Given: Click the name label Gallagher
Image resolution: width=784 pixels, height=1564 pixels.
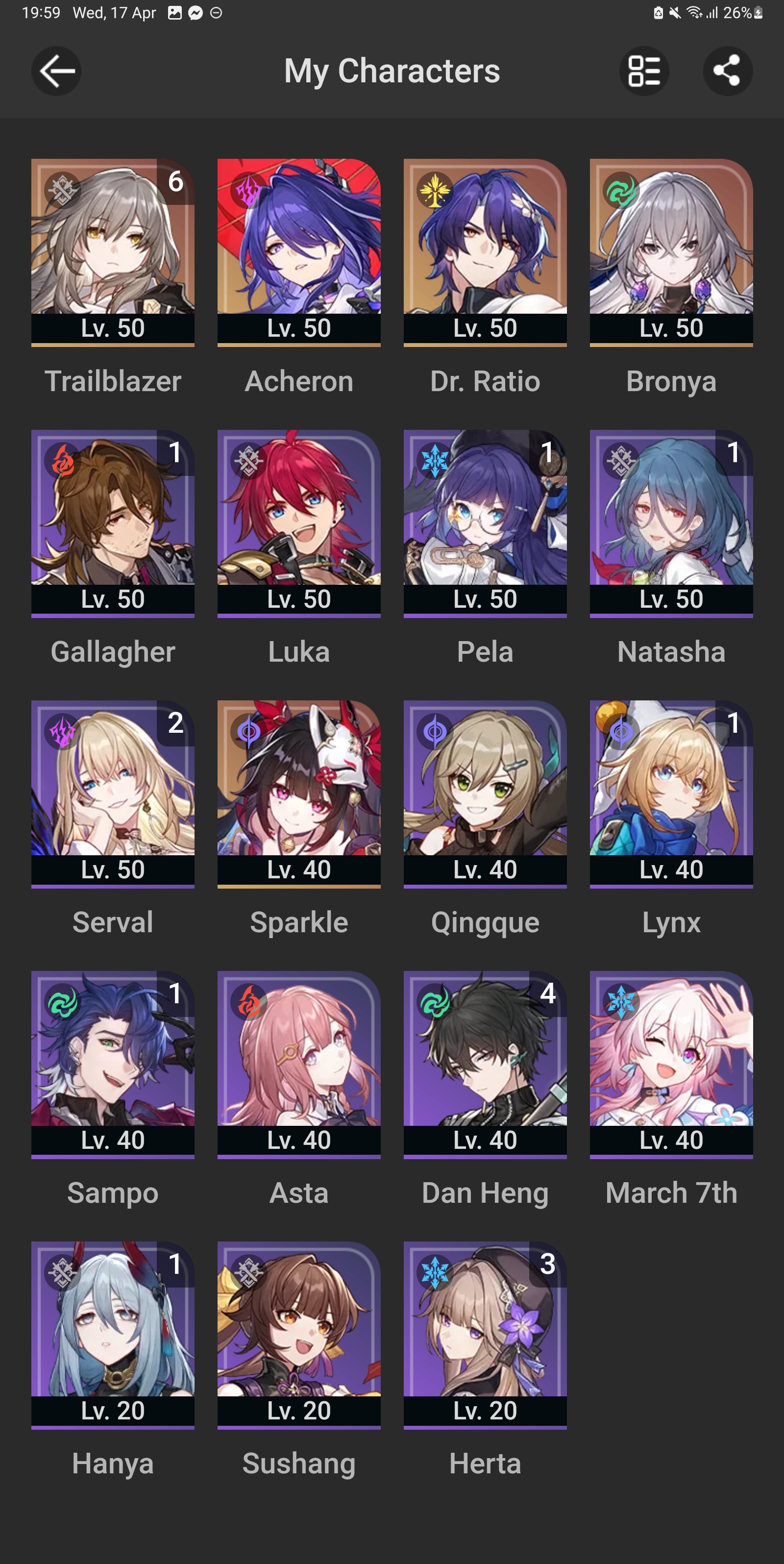Looking at the screenshot, I should pyautogui.click(x=112, y=651).
